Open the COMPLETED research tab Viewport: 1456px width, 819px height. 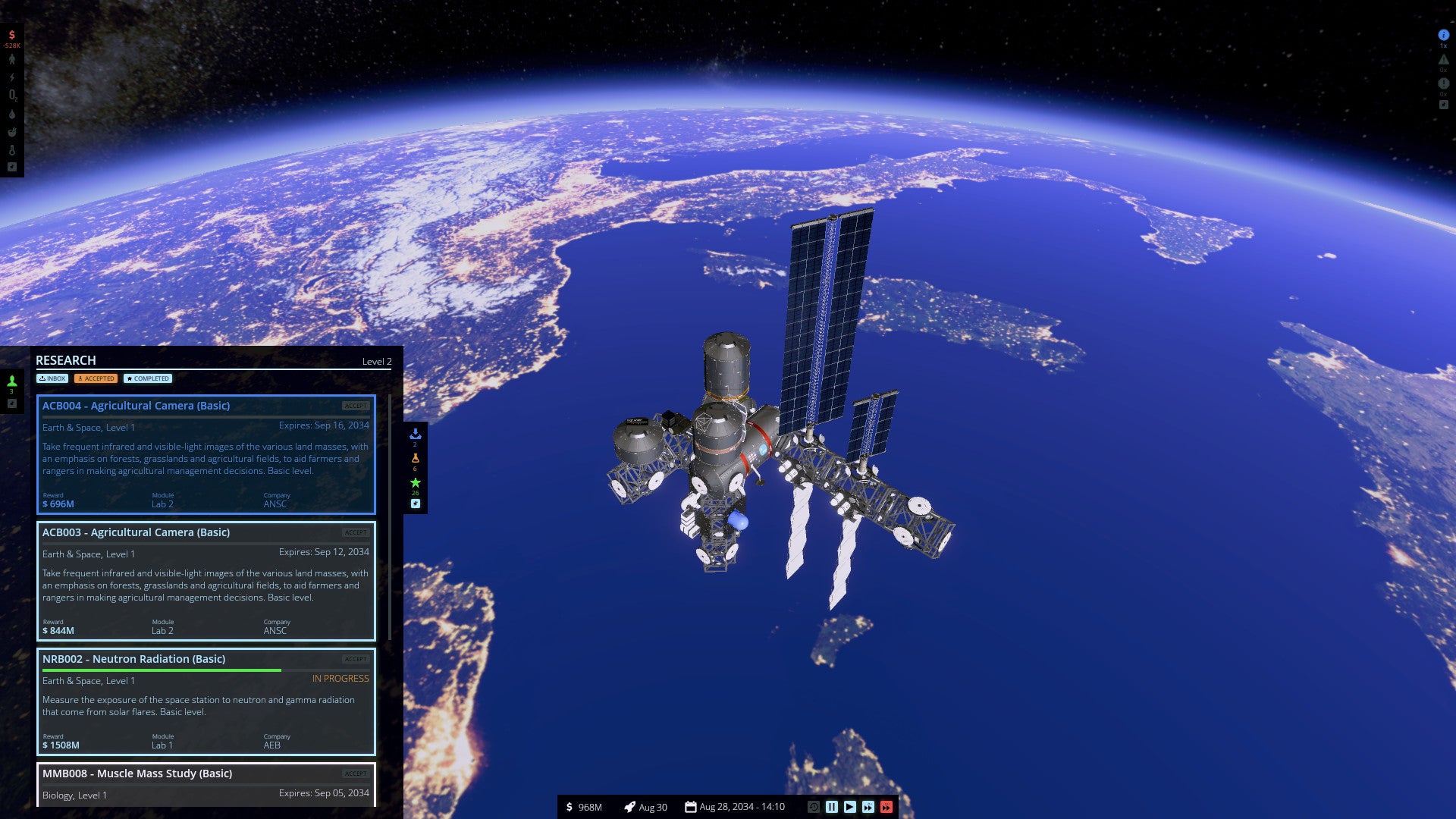(x=149, y=378)
